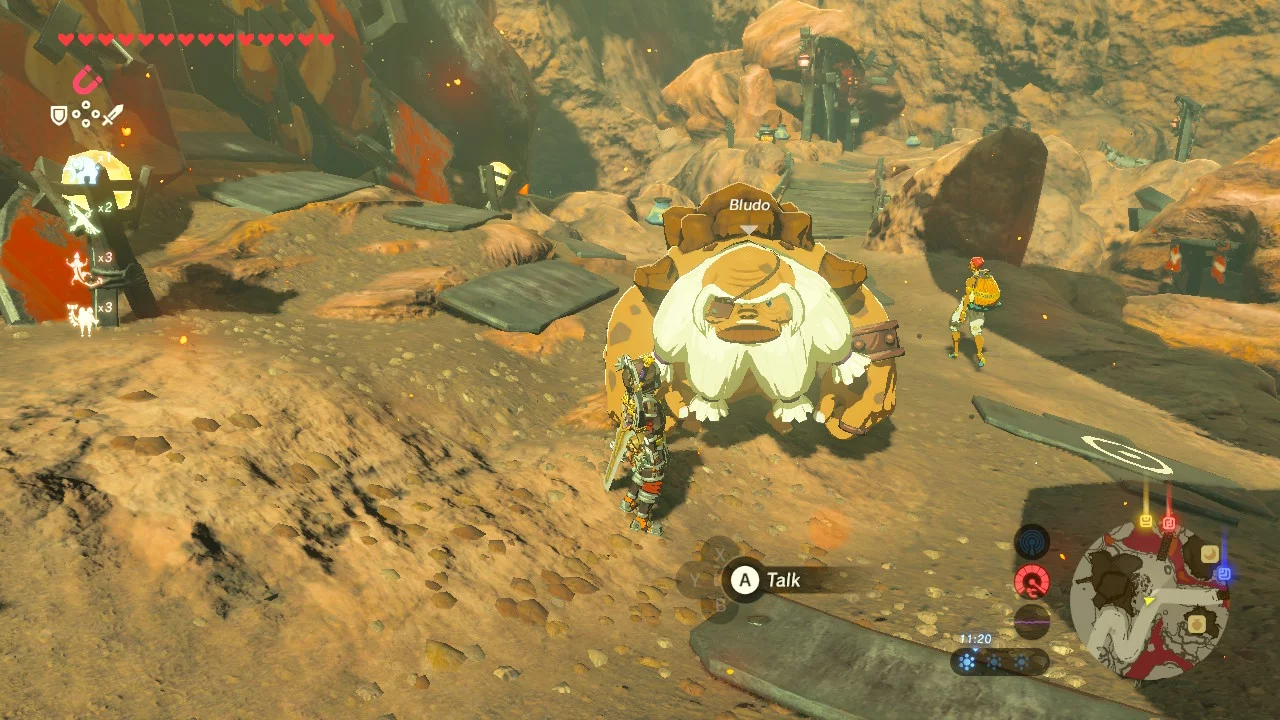The width and height of the screenshot is (1280, 720).
Task: Activate the Revali's Gale bird icon
Action: coord(81,217)
